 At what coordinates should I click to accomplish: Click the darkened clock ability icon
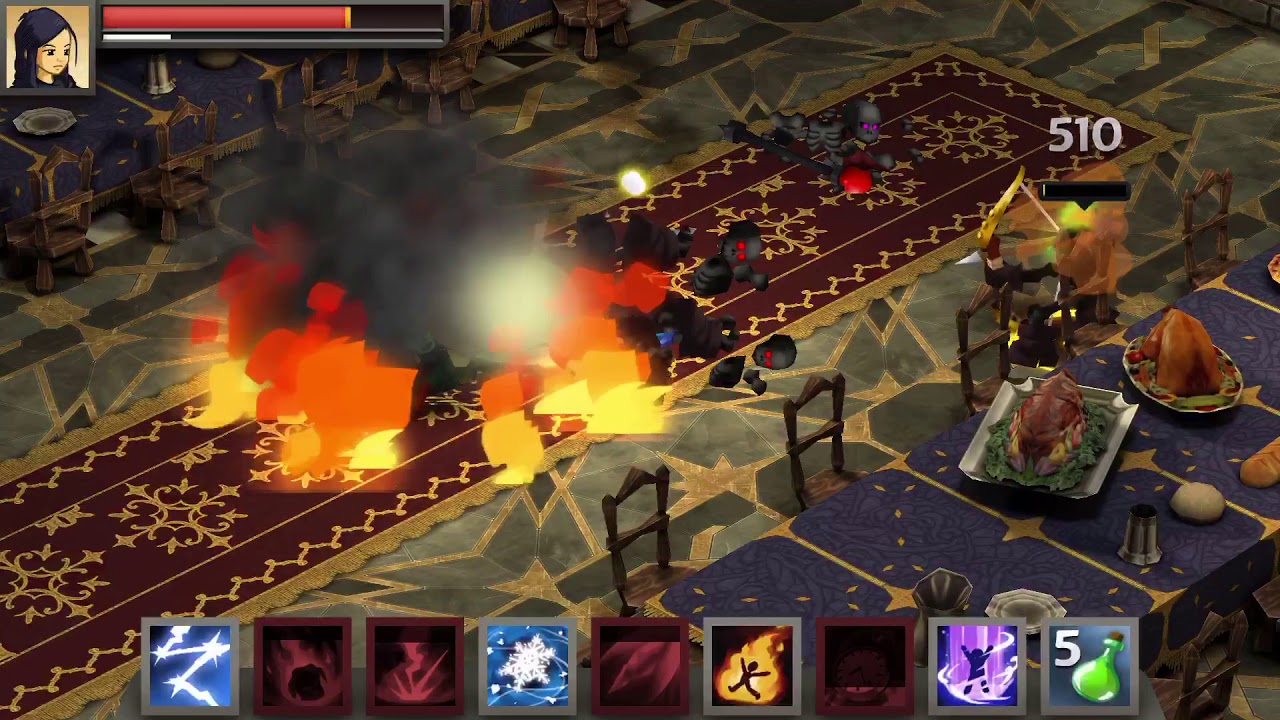pyautogui.click(x=865, y=665)
